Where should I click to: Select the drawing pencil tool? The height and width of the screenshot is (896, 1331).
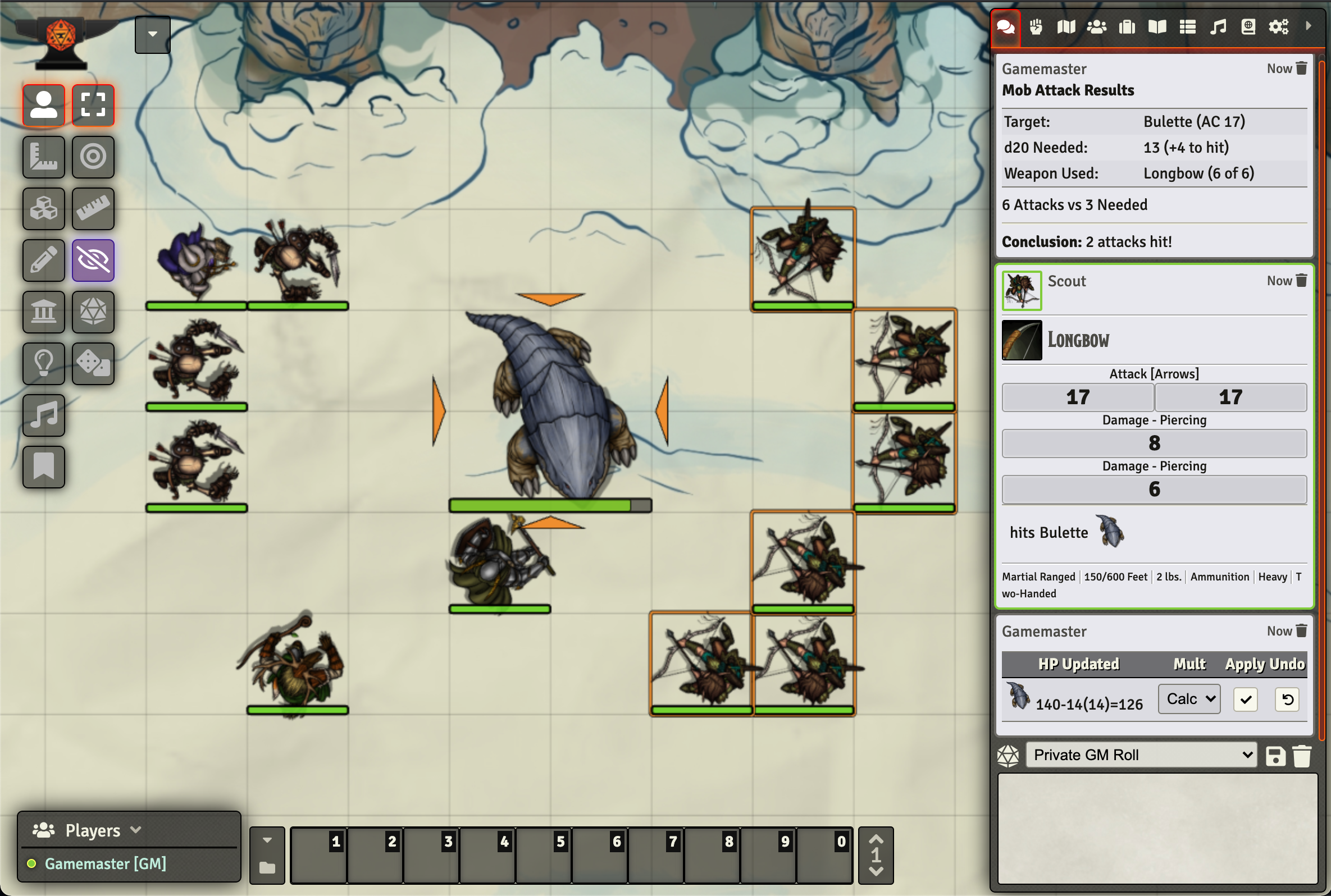click(x=43, y=260)
